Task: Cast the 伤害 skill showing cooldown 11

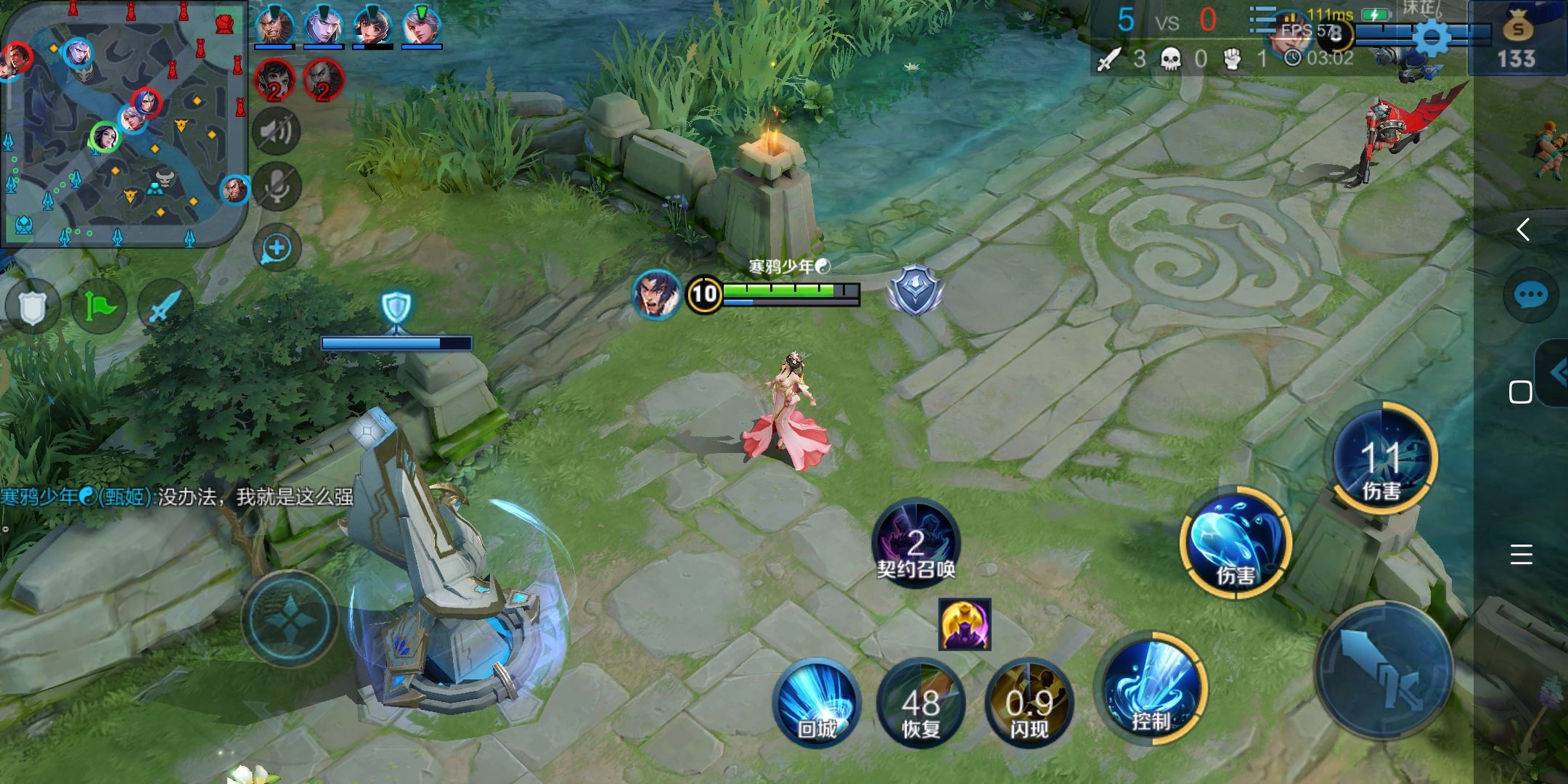Action: click(x=1384, y=458)
